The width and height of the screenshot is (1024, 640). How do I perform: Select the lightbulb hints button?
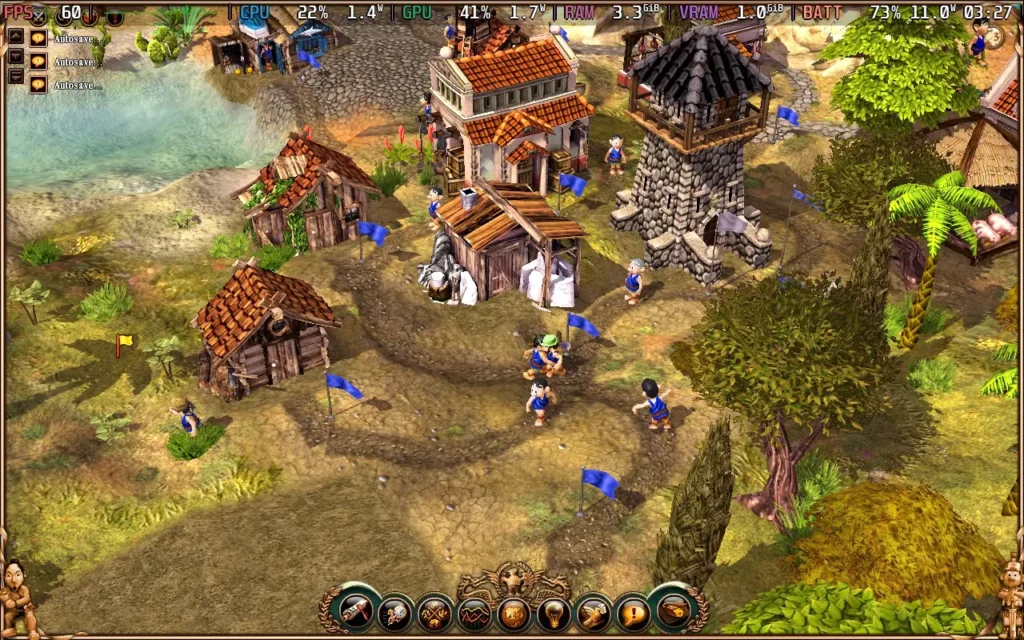(552, 611)
